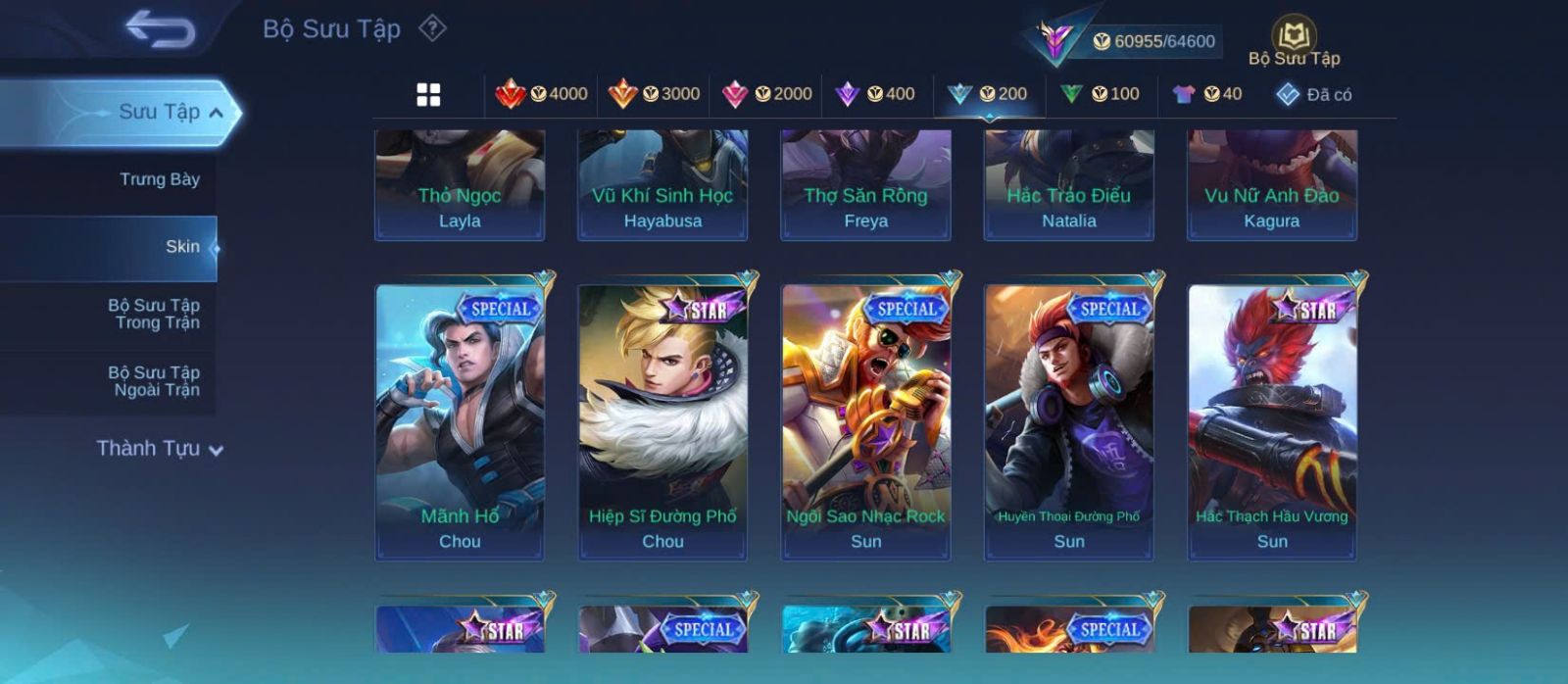This screenshot has width=1568, height=684.
Task: Open Bộ Sưu Tập Ngoài Trận
Action: pyautogui.click(x=154, y=381)
